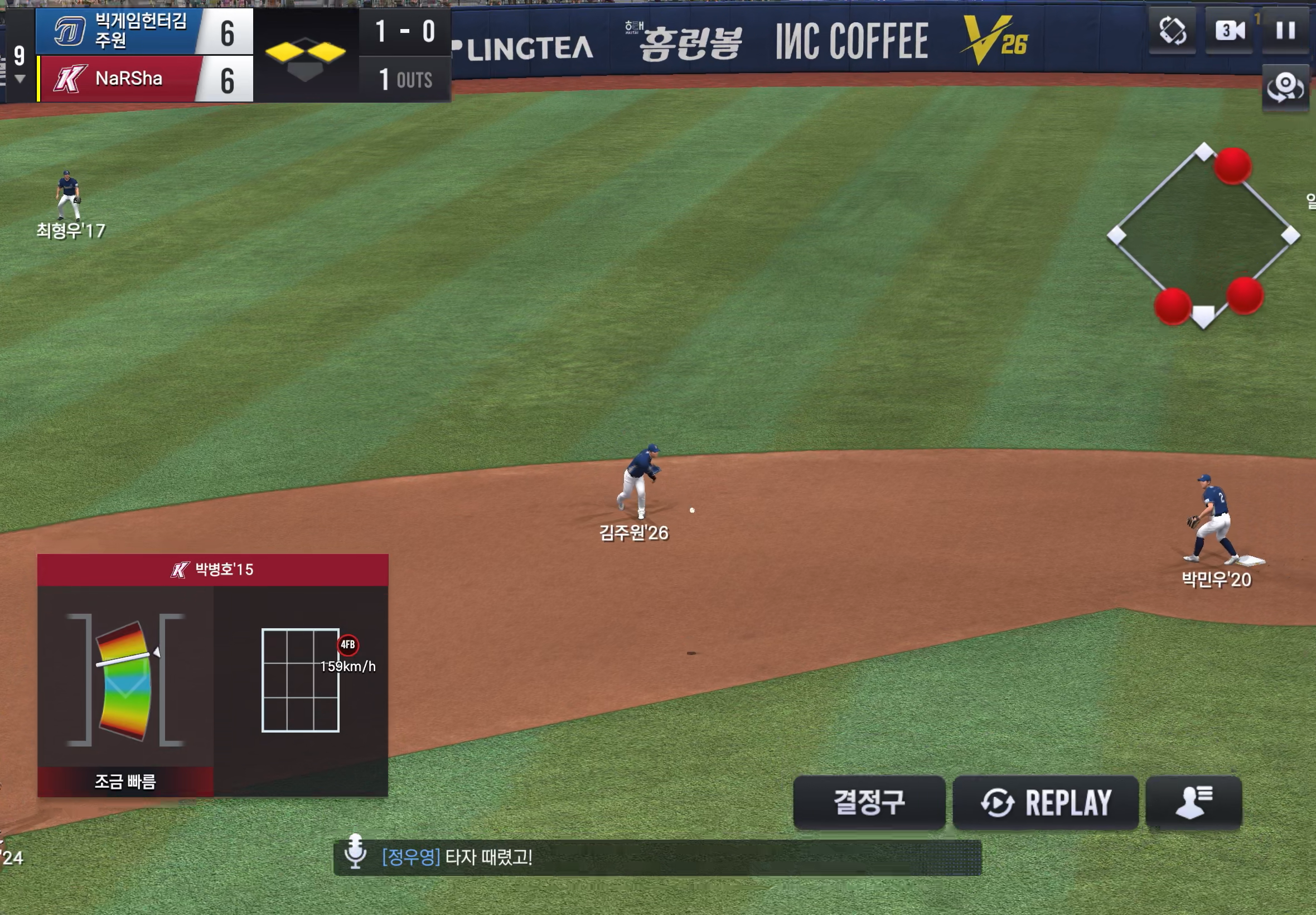
Task: Switch camera view with the camera icon
Action: tap(1229, 30)
